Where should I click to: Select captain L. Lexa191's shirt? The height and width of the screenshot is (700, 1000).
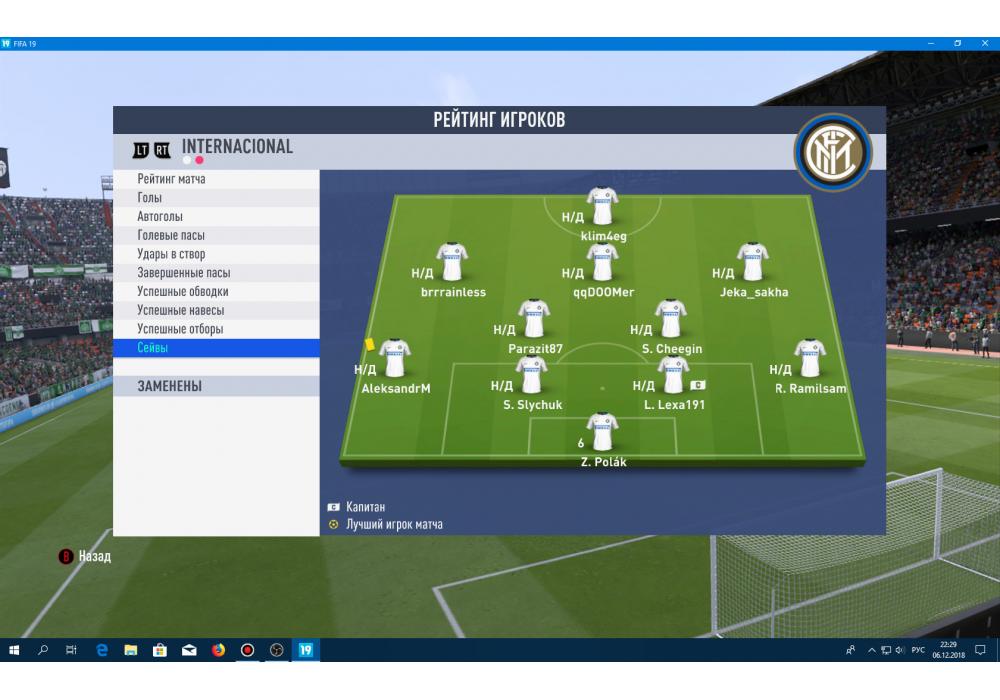pyautogui.click(x=673, y=376)
